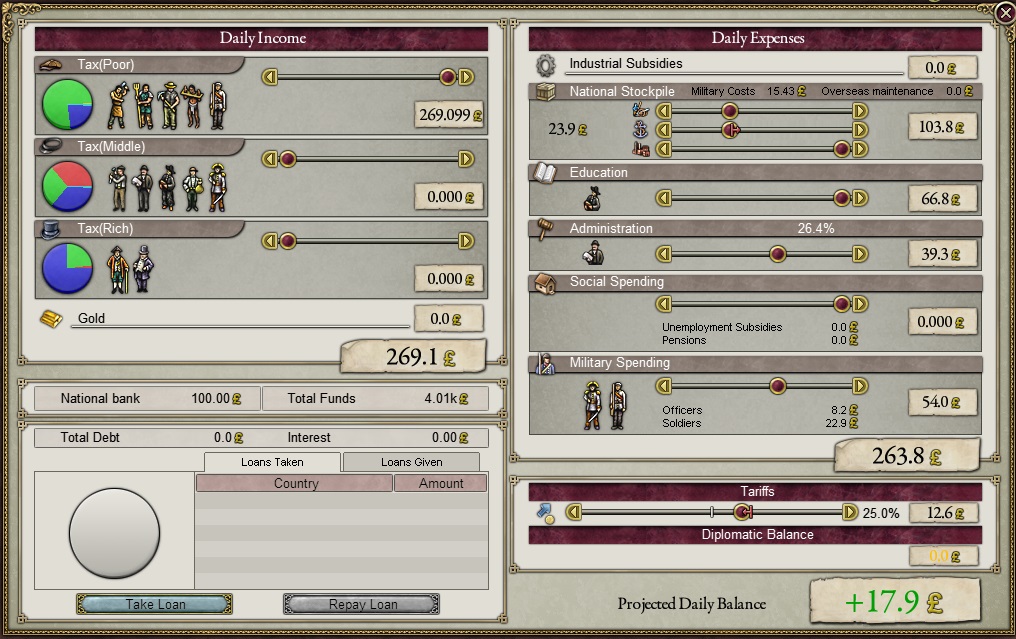Close the budget window
Viewport: 1016px width, 639px height.
click(x=1005, y=12)
